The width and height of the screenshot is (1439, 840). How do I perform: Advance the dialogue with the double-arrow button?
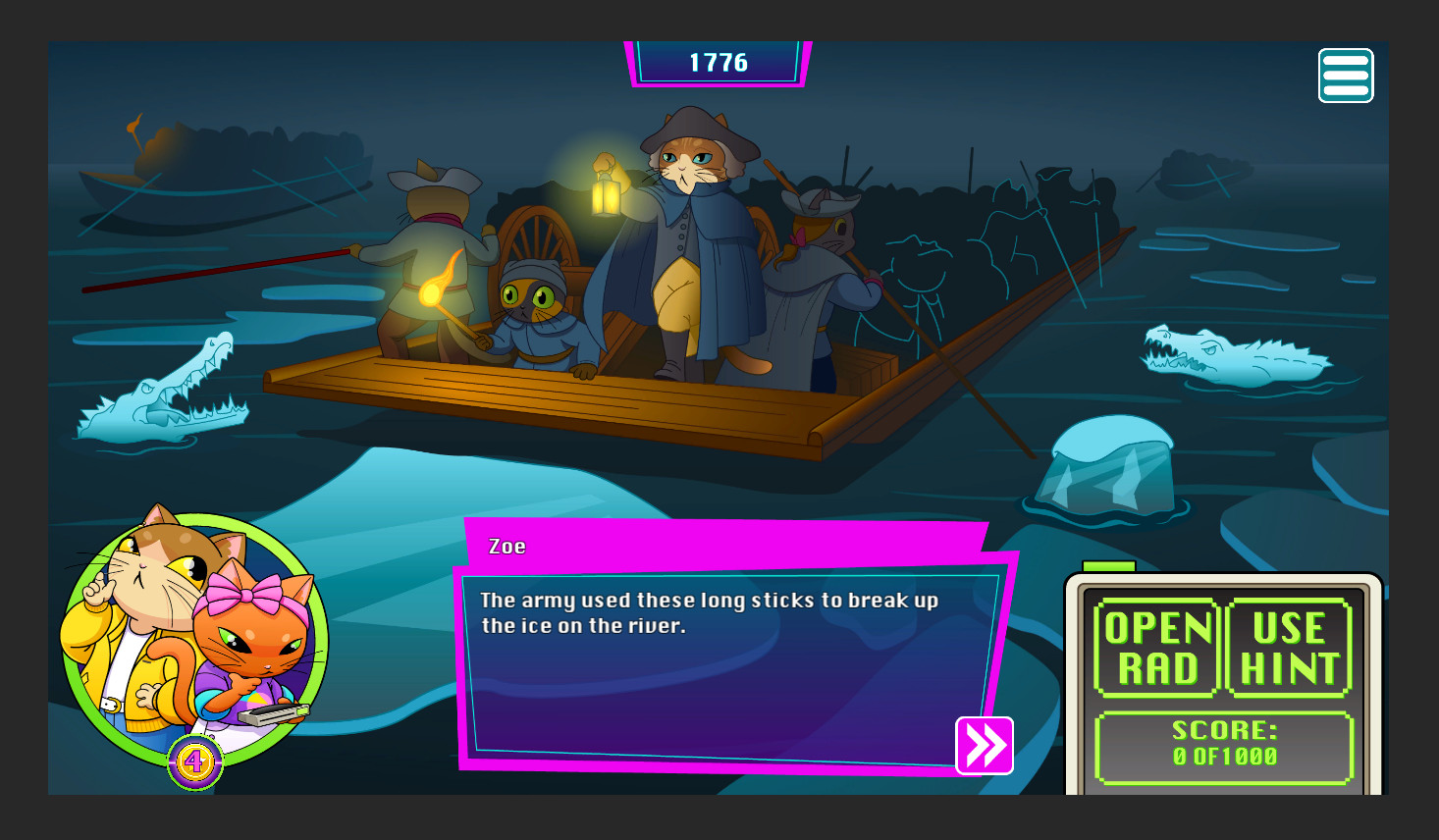pyautogui.click(x=984, y=746)
